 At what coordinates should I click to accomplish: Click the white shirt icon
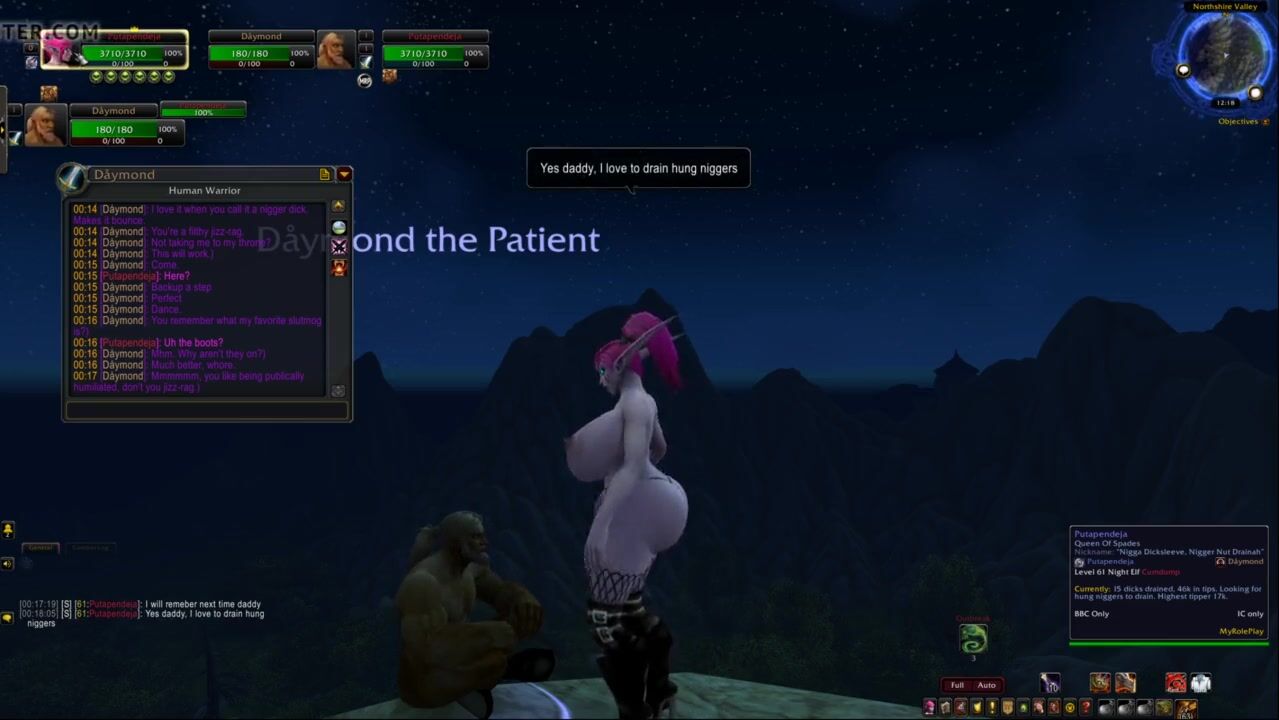(1200, 683)
